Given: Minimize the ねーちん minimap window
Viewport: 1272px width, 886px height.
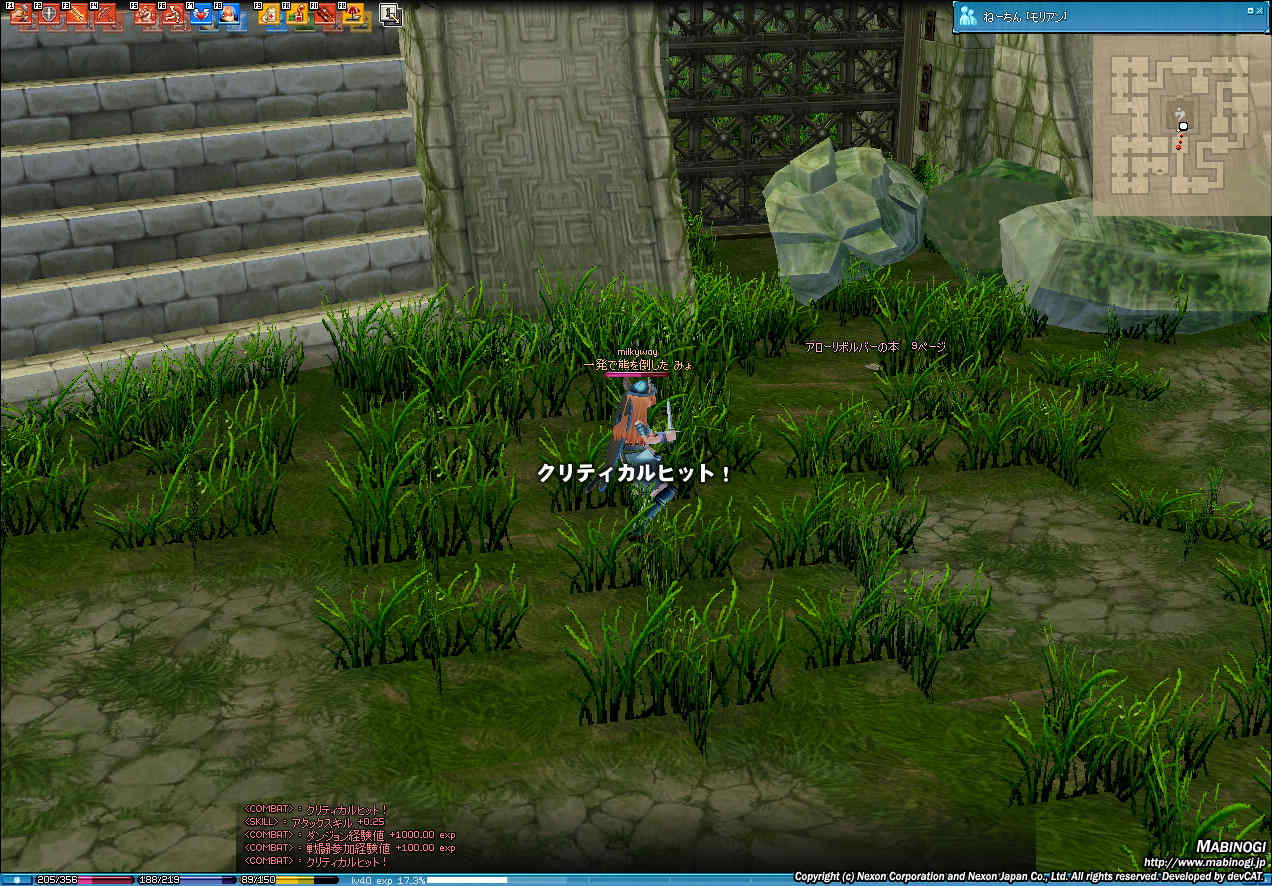Looking at the screenshot, I should [1250, 10].
